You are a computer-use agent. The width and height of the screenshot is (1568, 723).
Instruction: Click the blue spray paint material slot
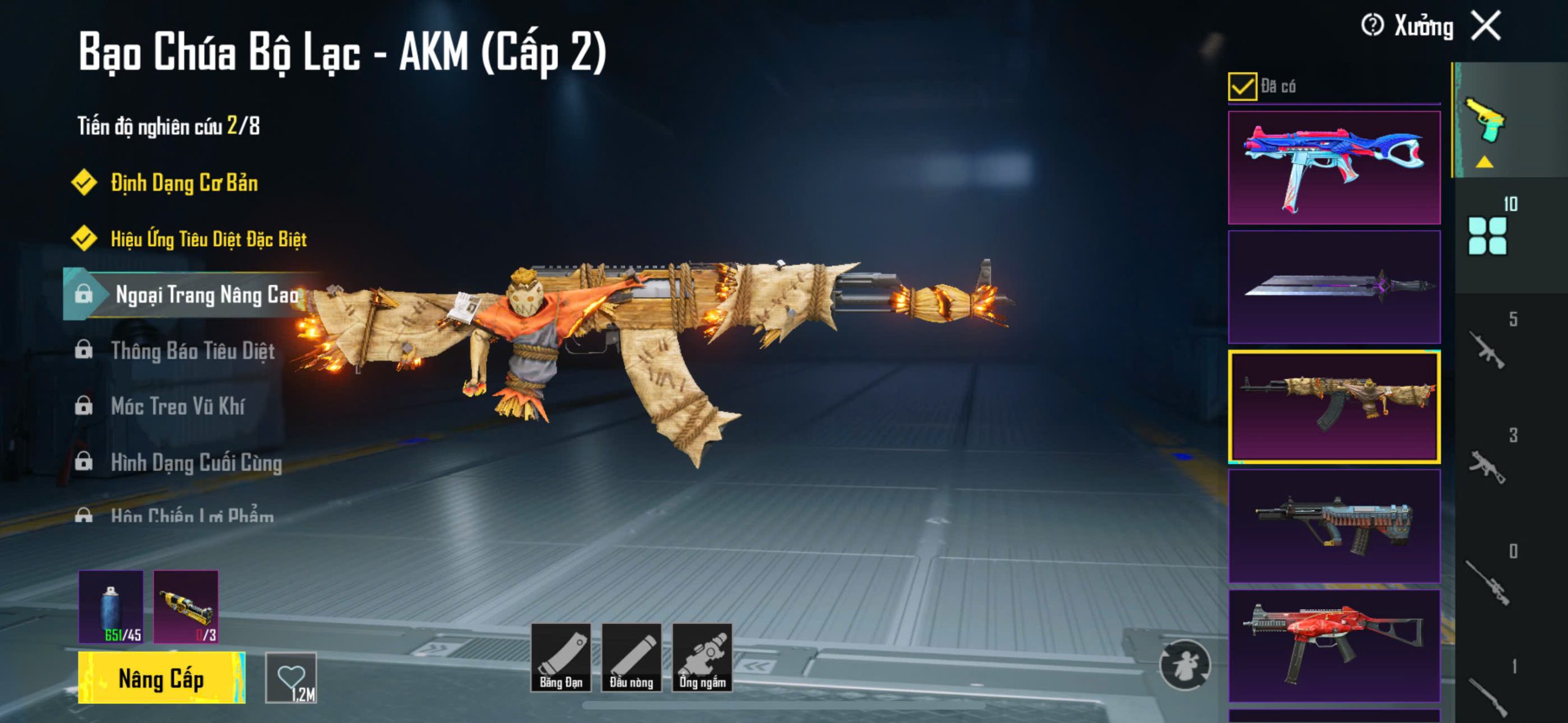111,607
